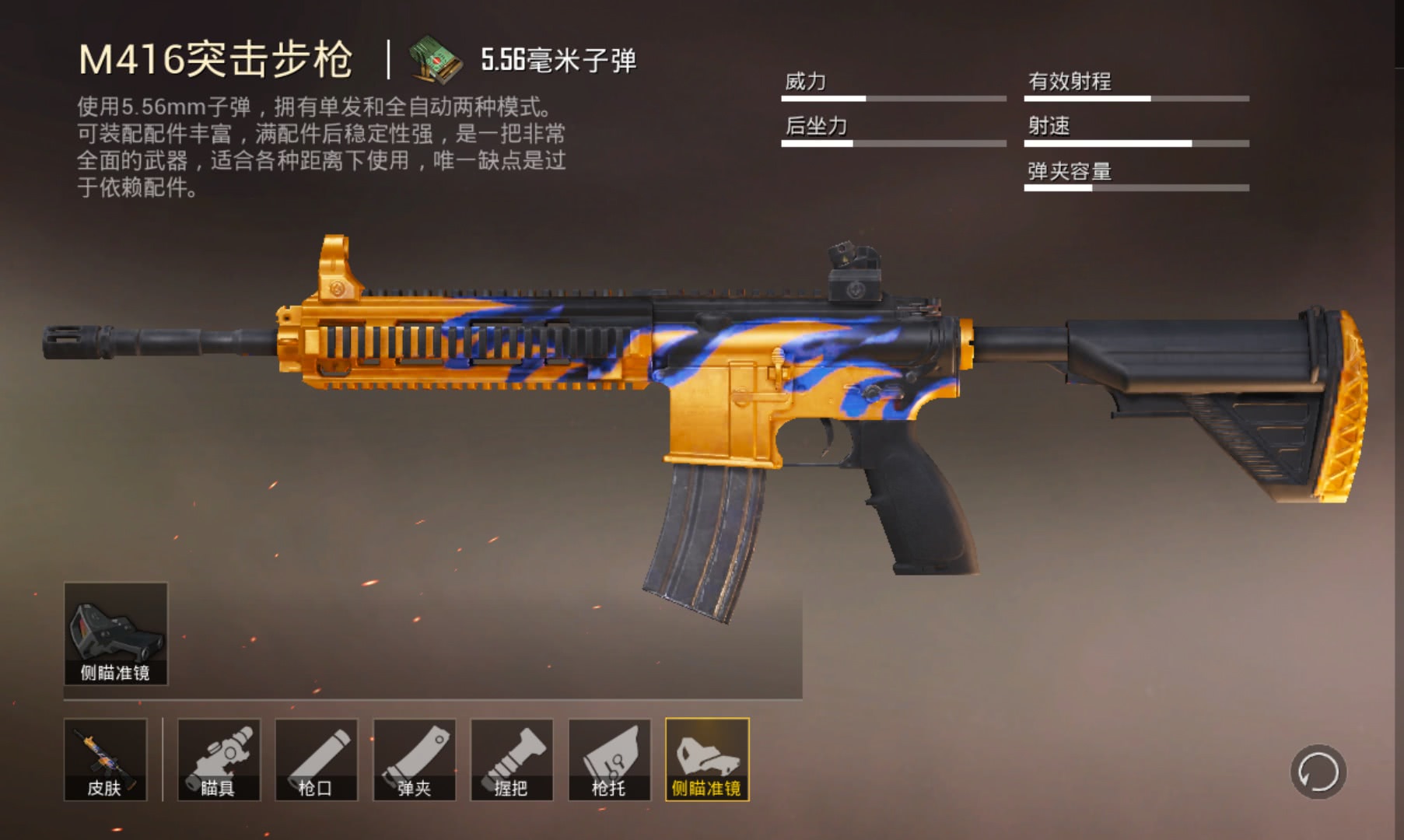
Task: Select the 握把 (grip) attachment category icon
Action: pos(510,761)
